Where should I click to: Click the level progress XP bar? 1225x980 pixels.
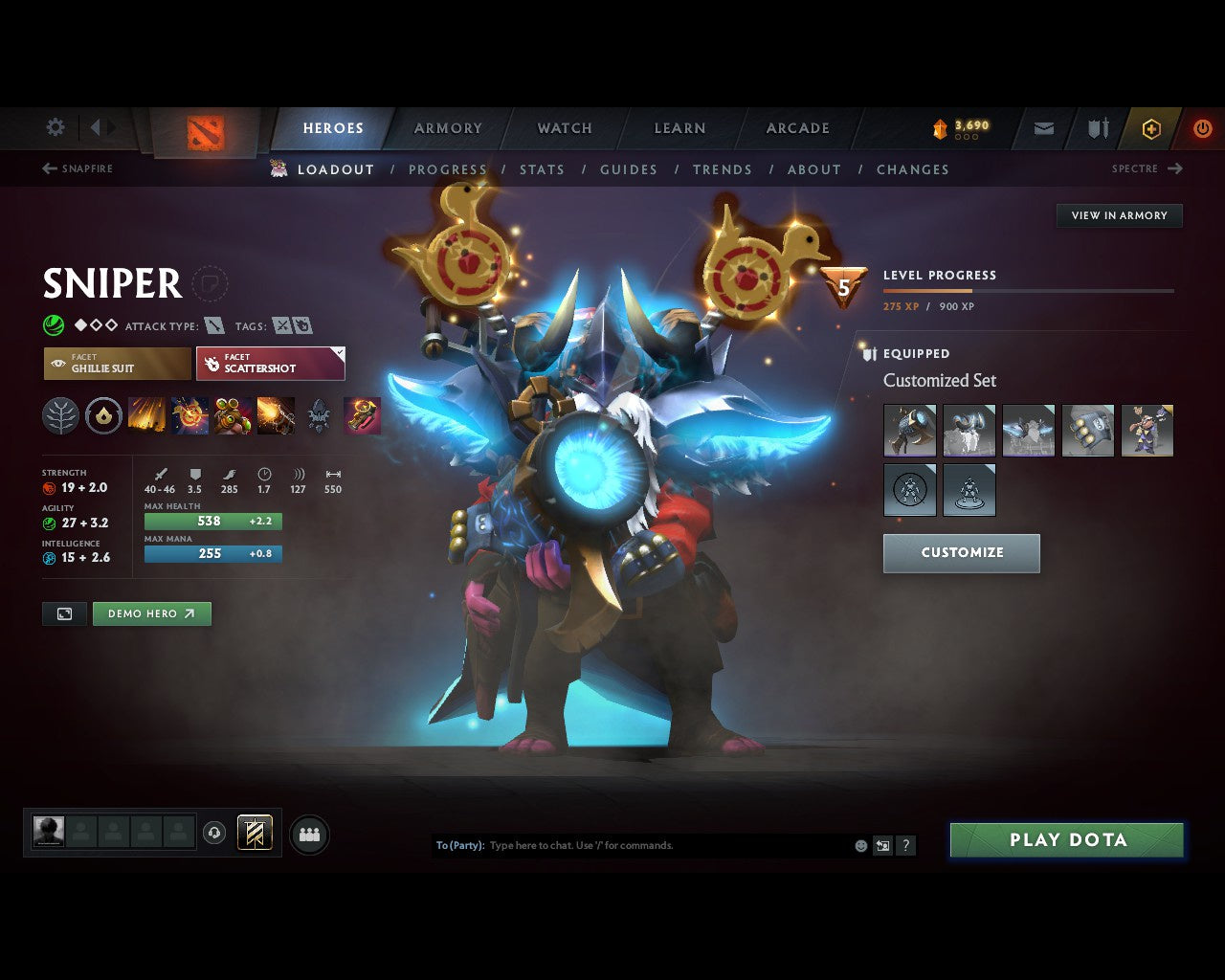point(1029,291)
